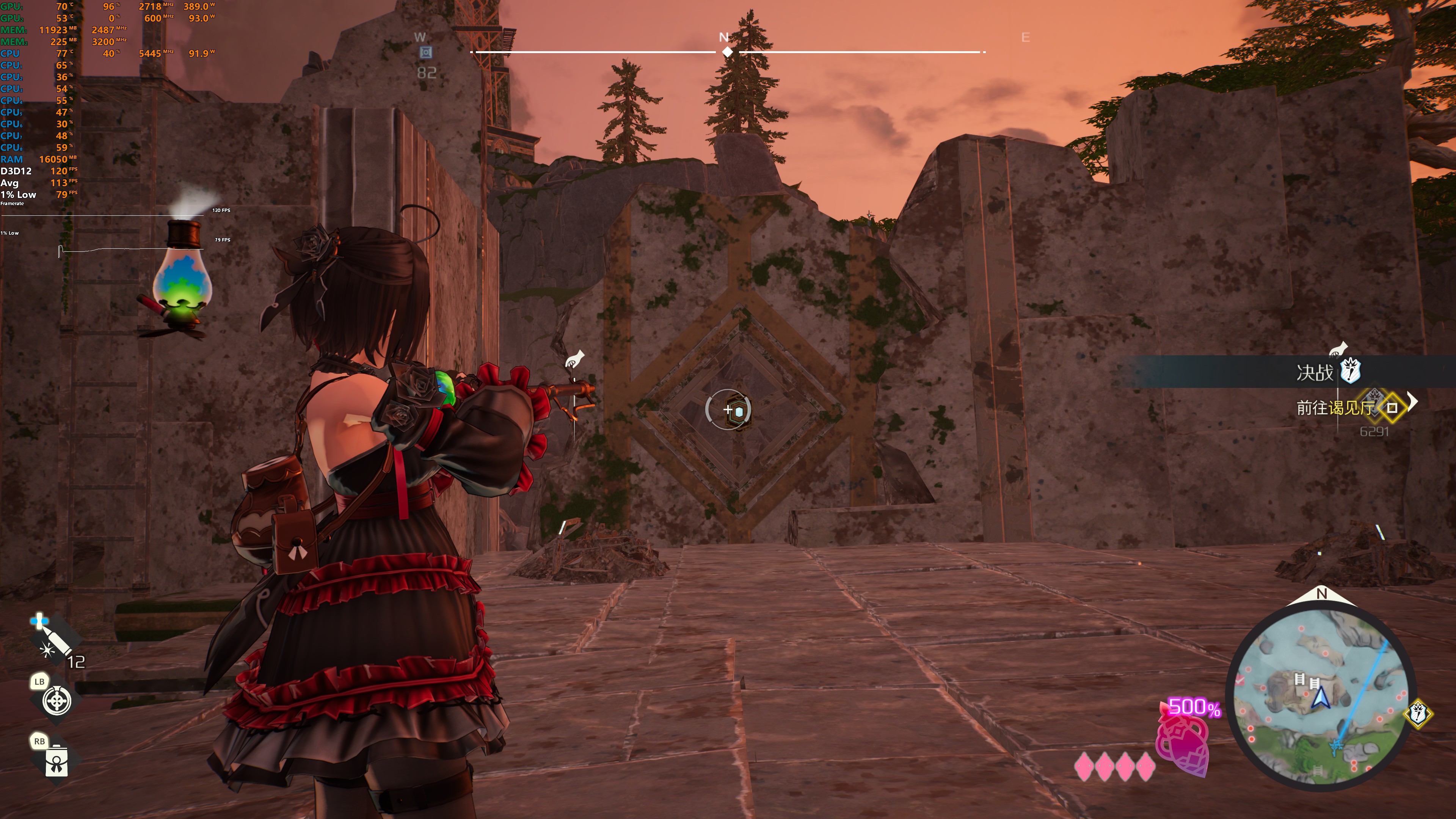This screenshot has height=819, width=1456.
Task: Click the north diamond on the compass bar
Action: pos(728,52)
